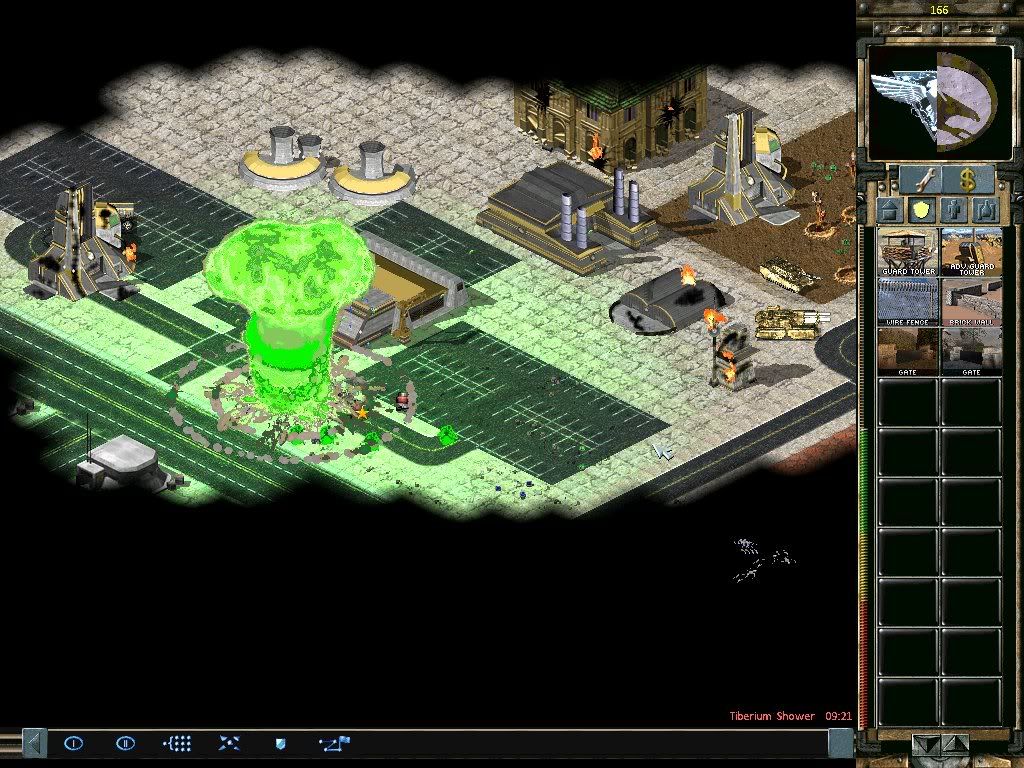Click the dotted grid type-select command
The height and width of the screenshot is (768, 1024).
point(177,743)
